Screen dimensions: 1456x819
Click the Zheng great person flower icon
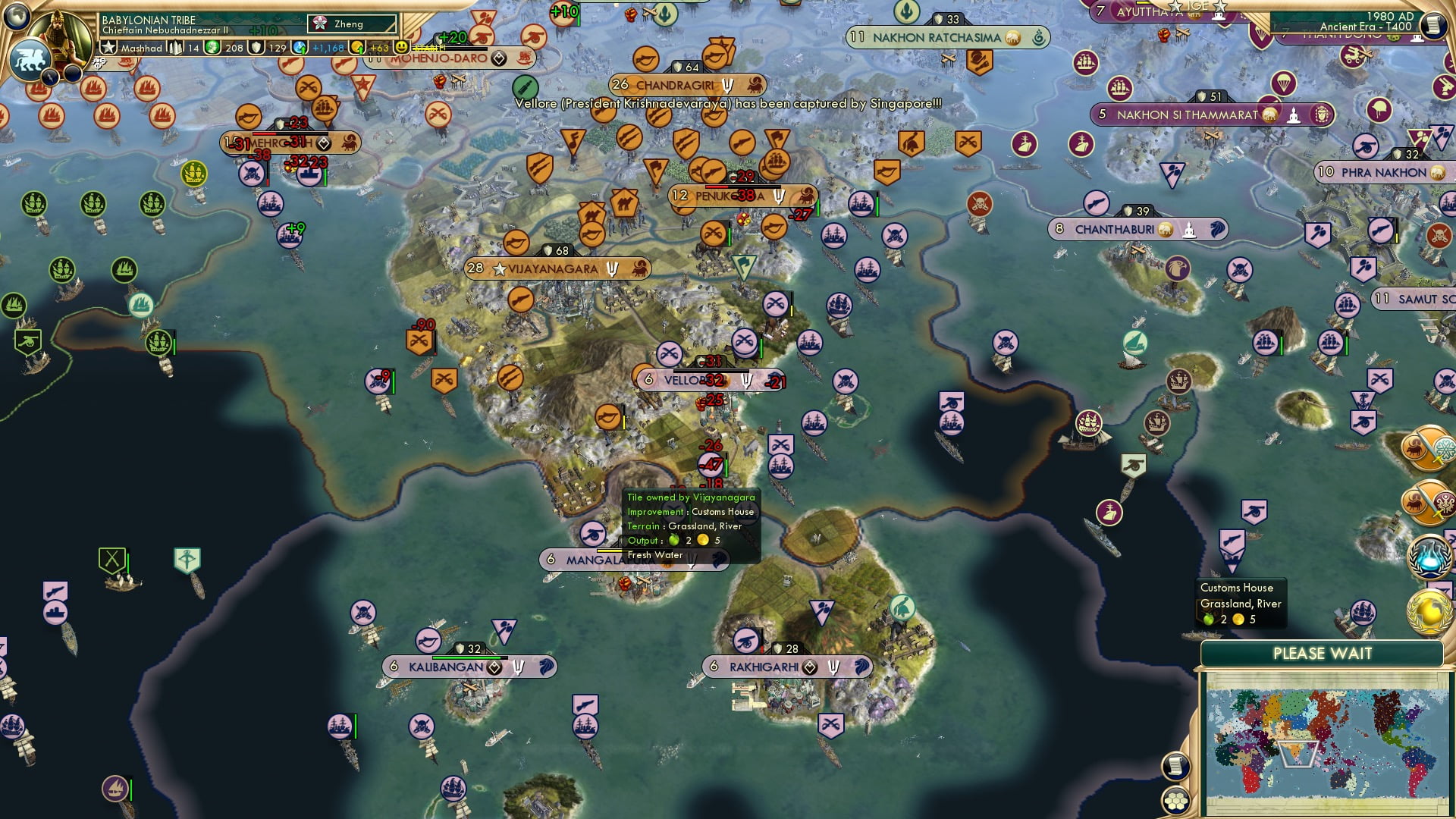(321, 24)
